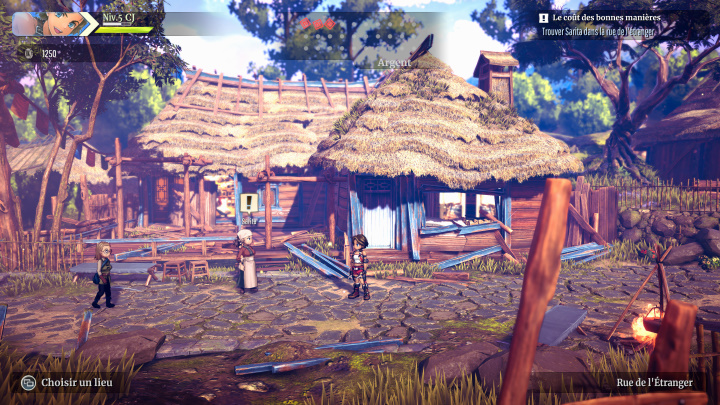Open the quest tracker "Le coût des bonnes manières"
This screenshot has width=720, height=405.
coord(609,18)
